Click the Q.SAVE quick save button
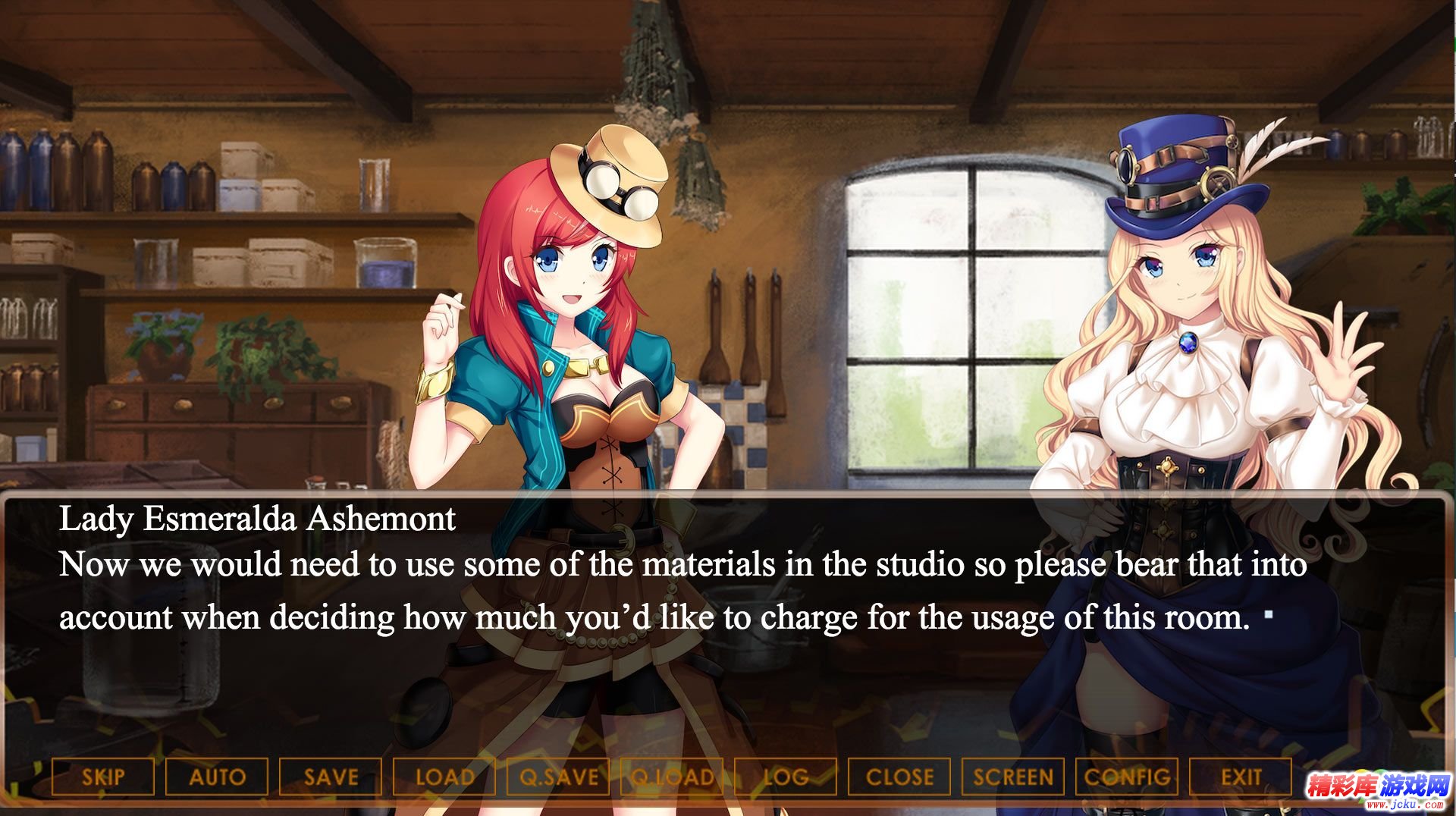The image size is (1456, 816). click(x=558, y=777)
